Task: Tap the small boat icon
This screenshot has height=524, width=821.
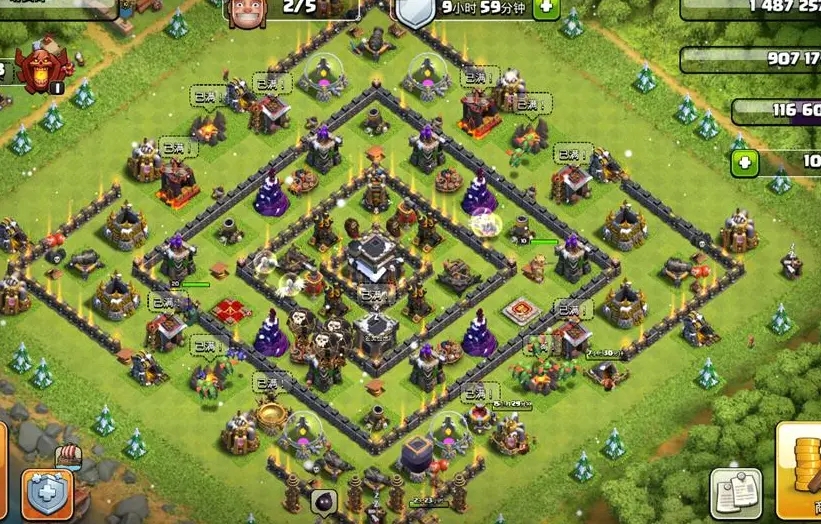Action: pos(69,456)
